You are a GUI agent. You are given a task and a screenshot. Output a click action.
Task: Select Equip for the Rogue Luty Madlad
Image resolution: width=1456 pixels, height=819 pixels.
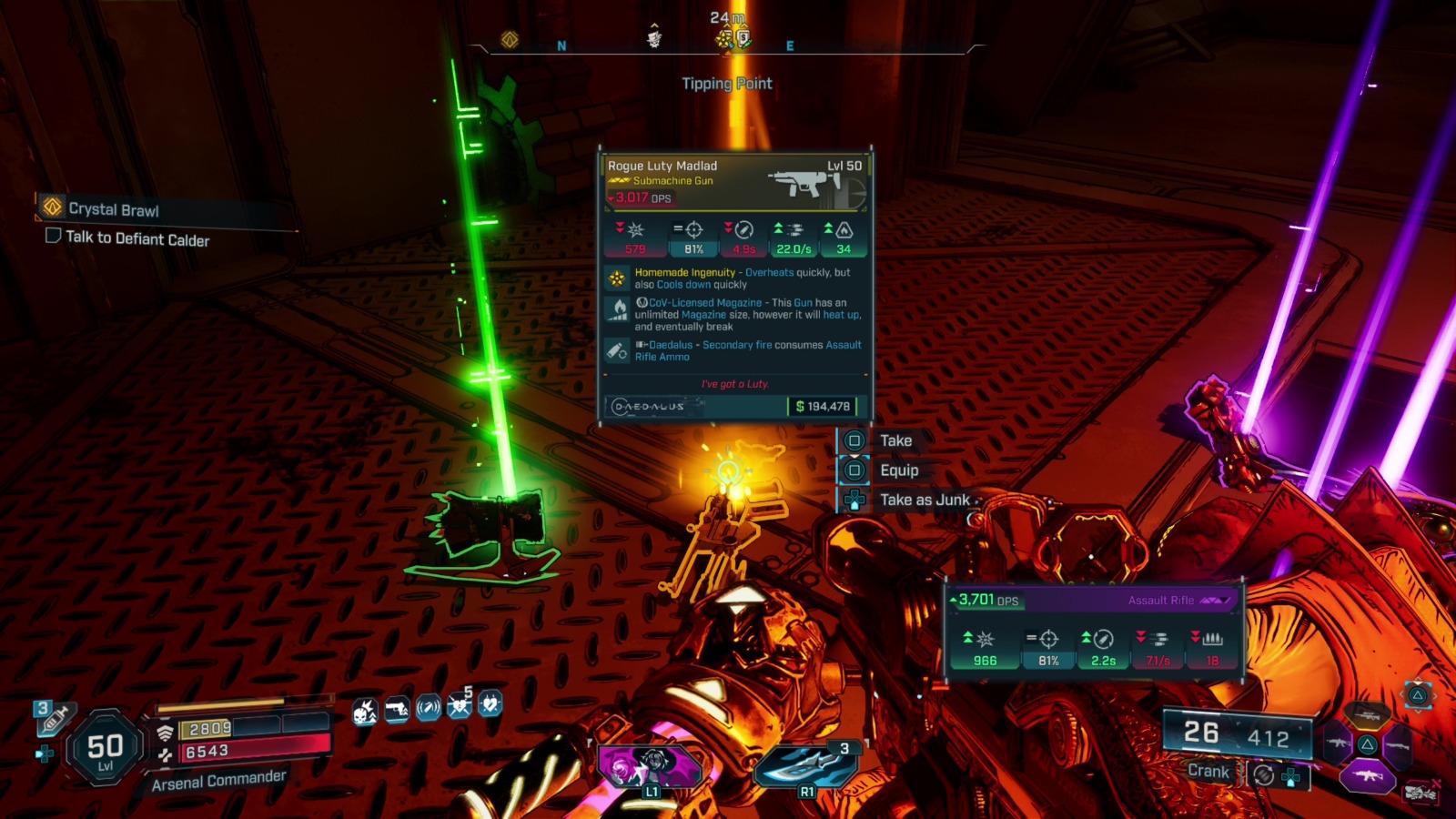(898, 470)
